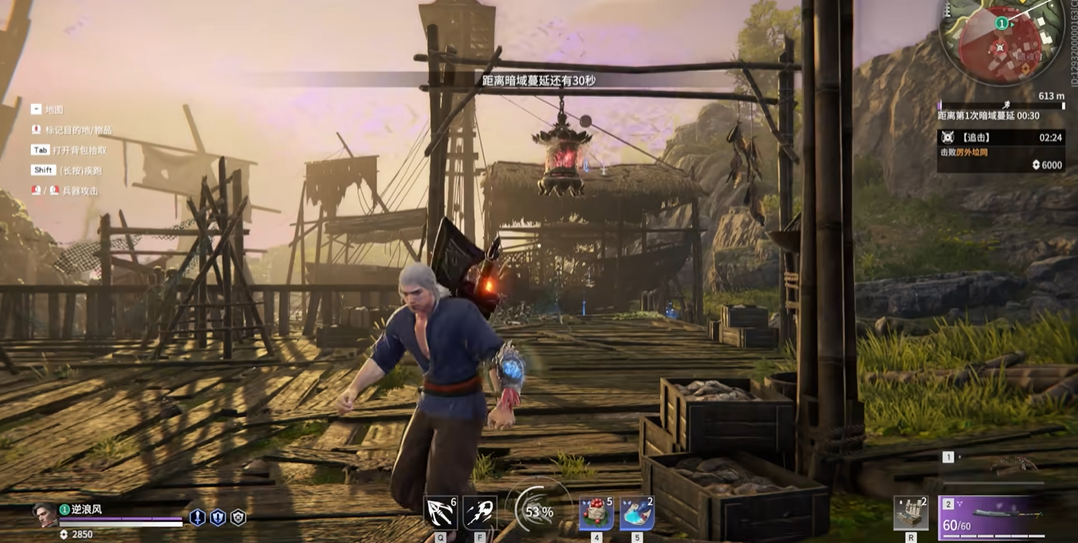The image size is (1078, 543).
Task: Select the repair kit item slot
Action: [x=910, y=513]
